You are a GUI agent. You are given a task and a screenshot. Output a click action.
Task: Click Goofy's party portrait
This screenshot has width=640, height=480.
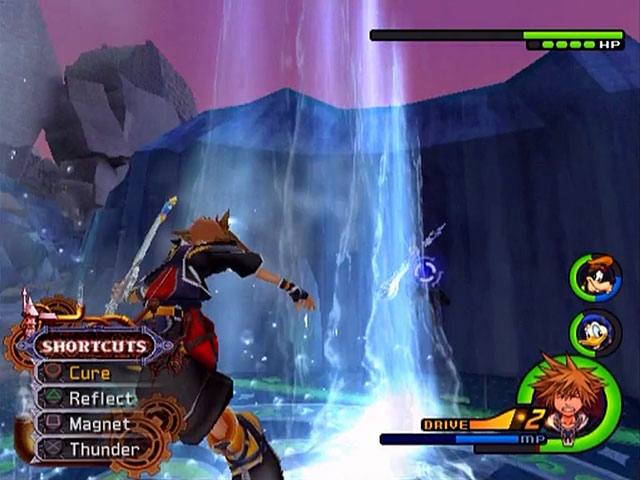click(596, 277)
